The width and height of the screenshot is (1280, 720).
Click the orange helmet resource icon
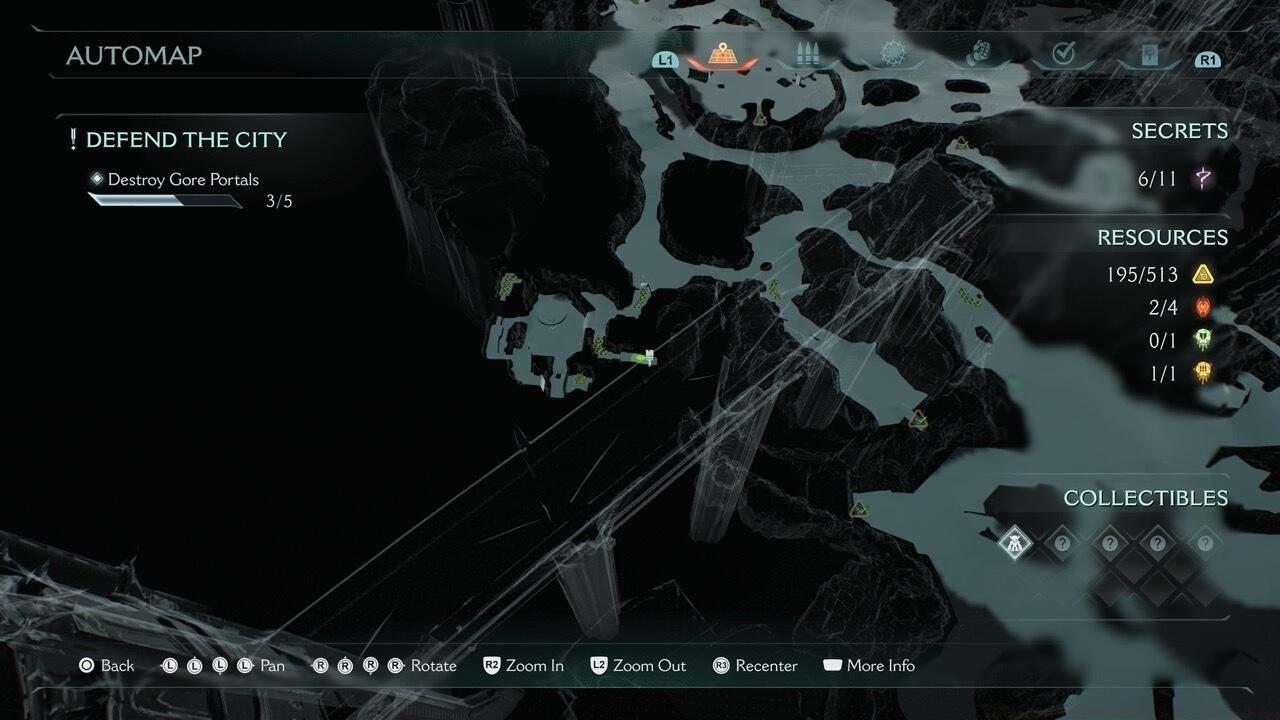(x=1202, y=373)
